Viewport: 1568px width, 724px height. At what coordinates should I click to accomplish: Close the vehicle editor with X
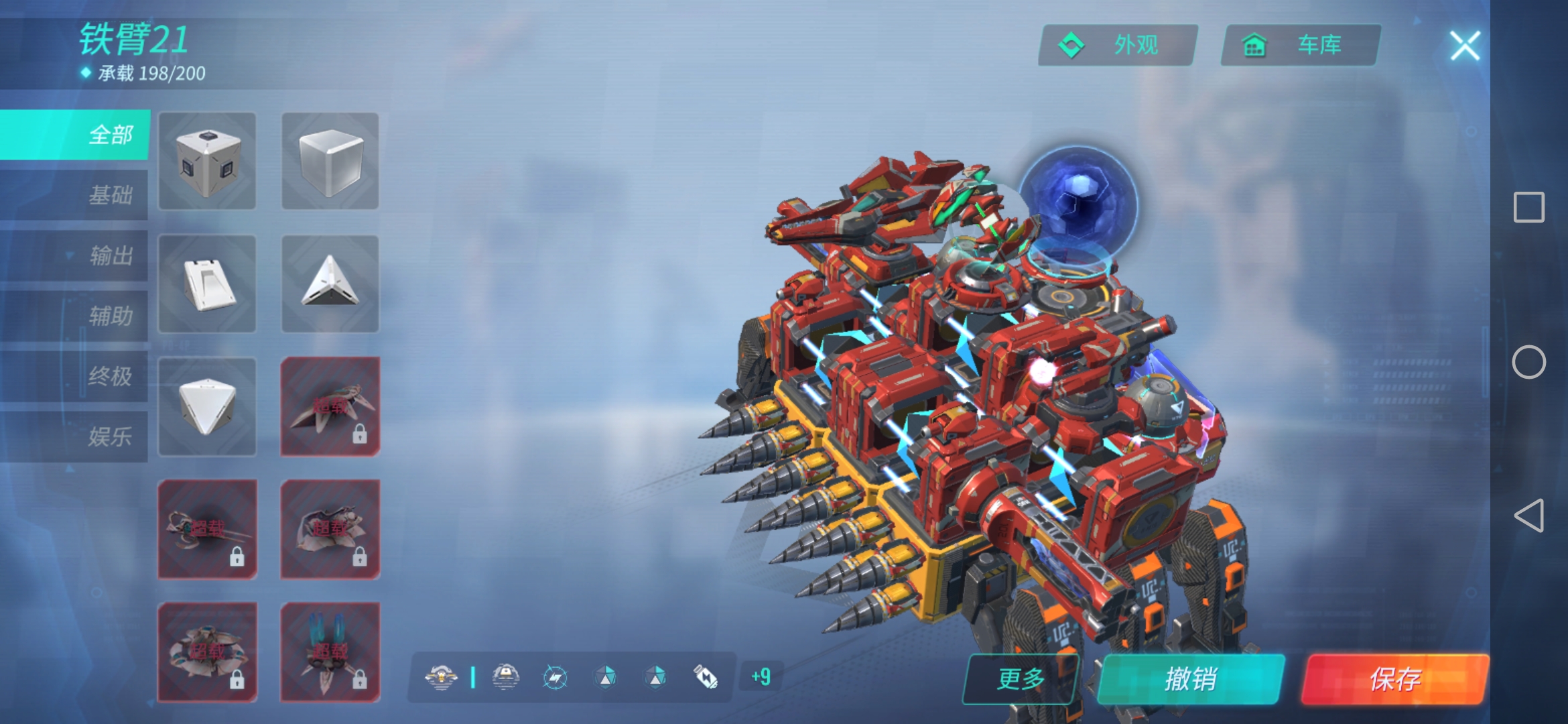1465,46
